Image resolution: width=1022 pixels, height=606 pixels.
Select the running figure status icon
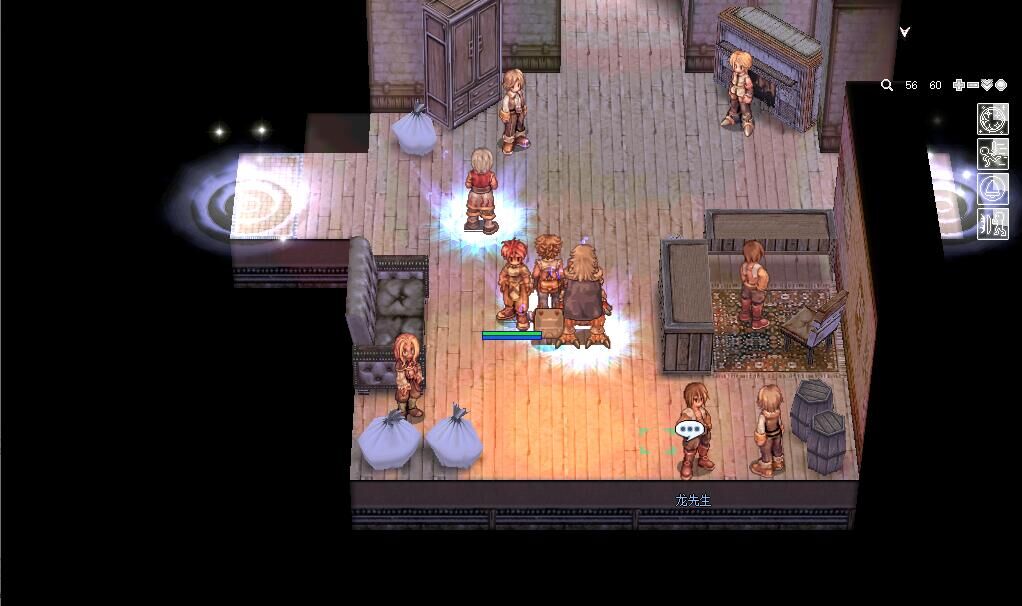pos(992,154)
